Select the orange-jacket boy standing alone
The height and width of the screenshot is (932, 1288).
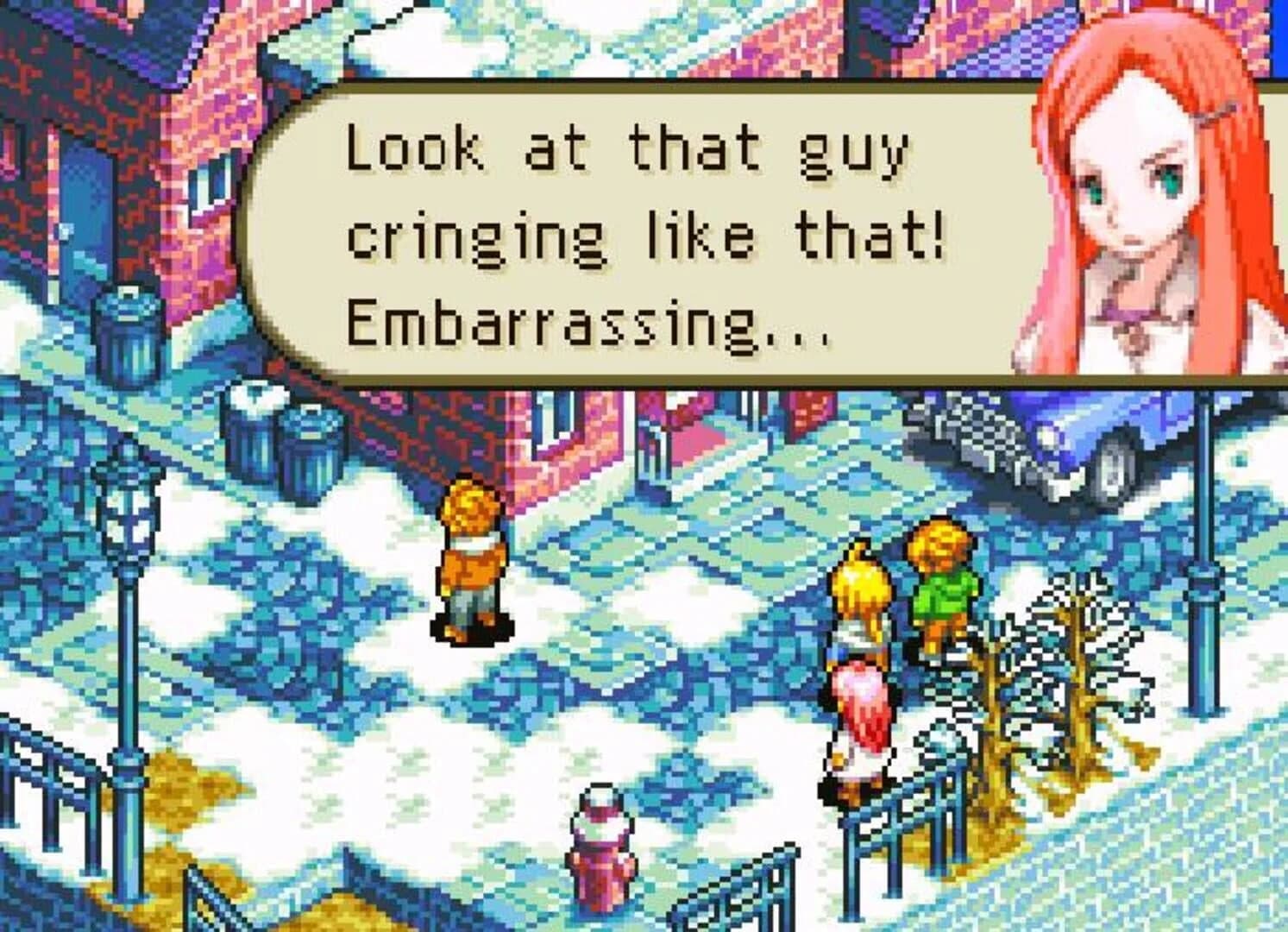470,561
